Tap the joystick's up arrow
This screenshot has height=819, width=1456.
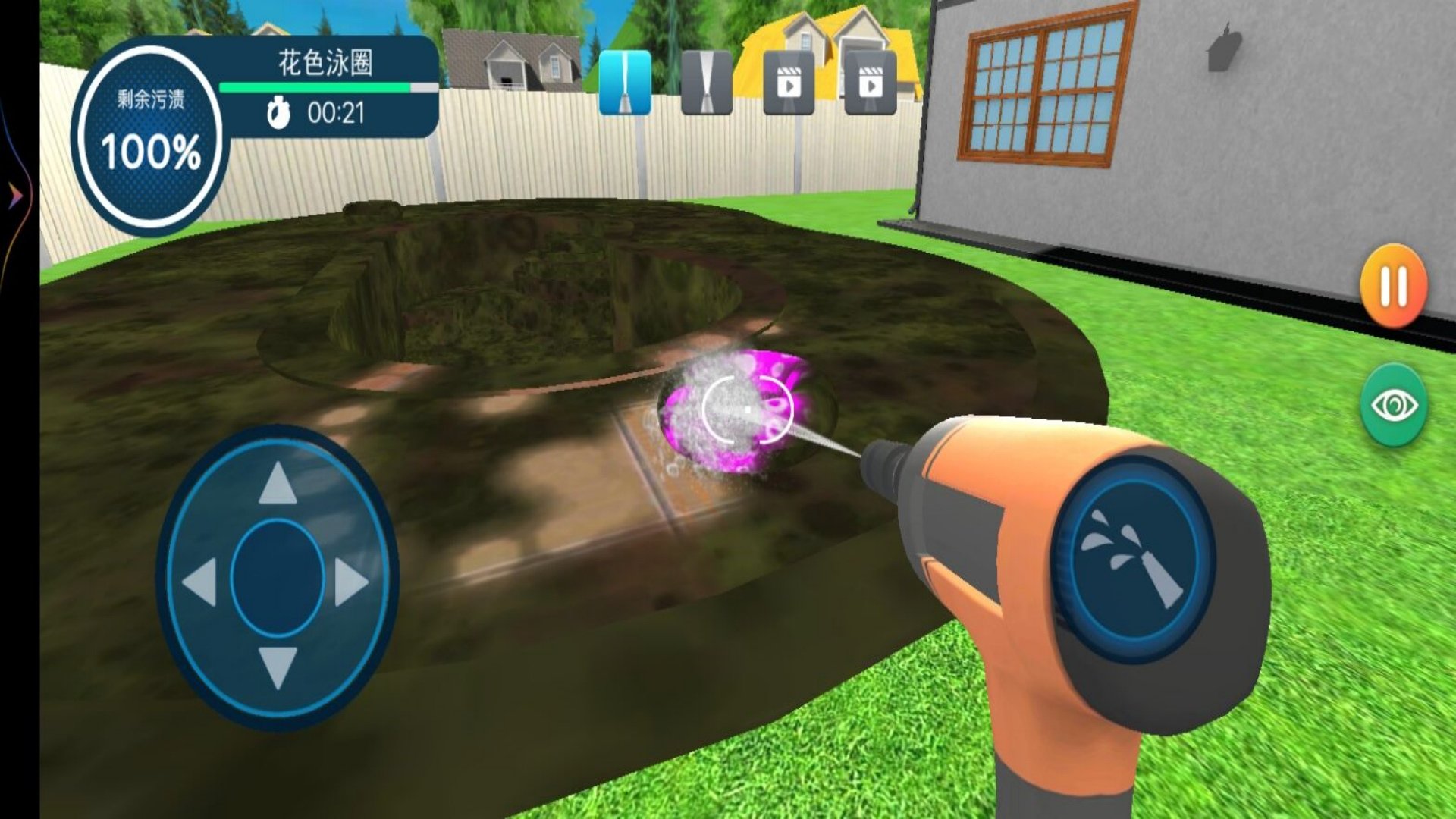[x=278, y=484]
